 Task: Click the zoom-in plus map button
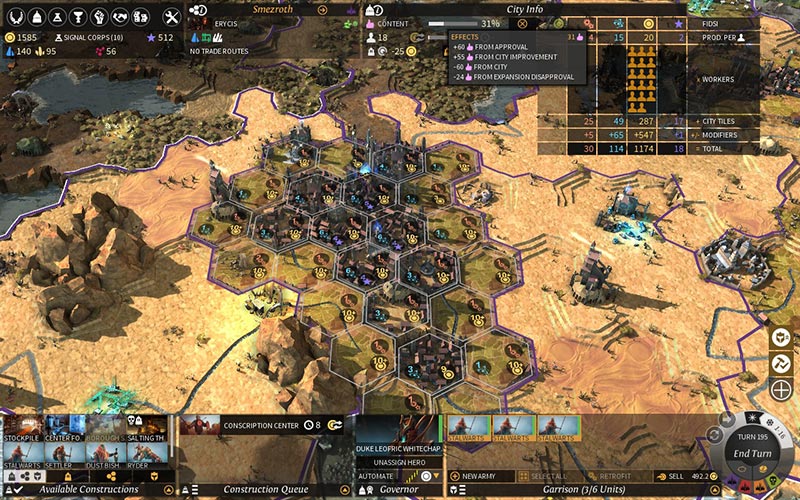[x=781, y=389]
